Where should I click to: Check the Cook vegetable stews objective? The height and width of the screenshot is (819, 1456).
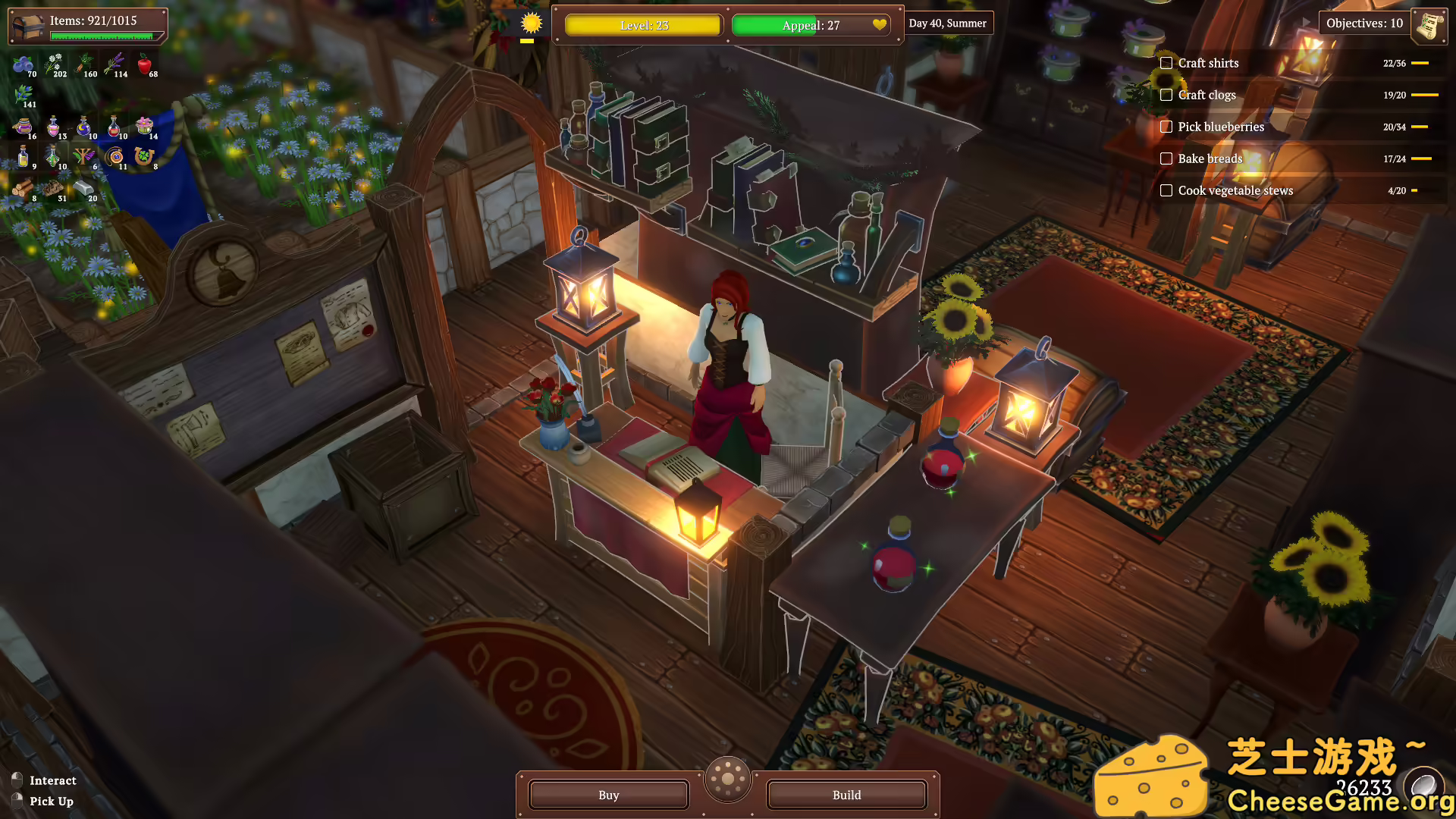click(x=1166, y=190)
